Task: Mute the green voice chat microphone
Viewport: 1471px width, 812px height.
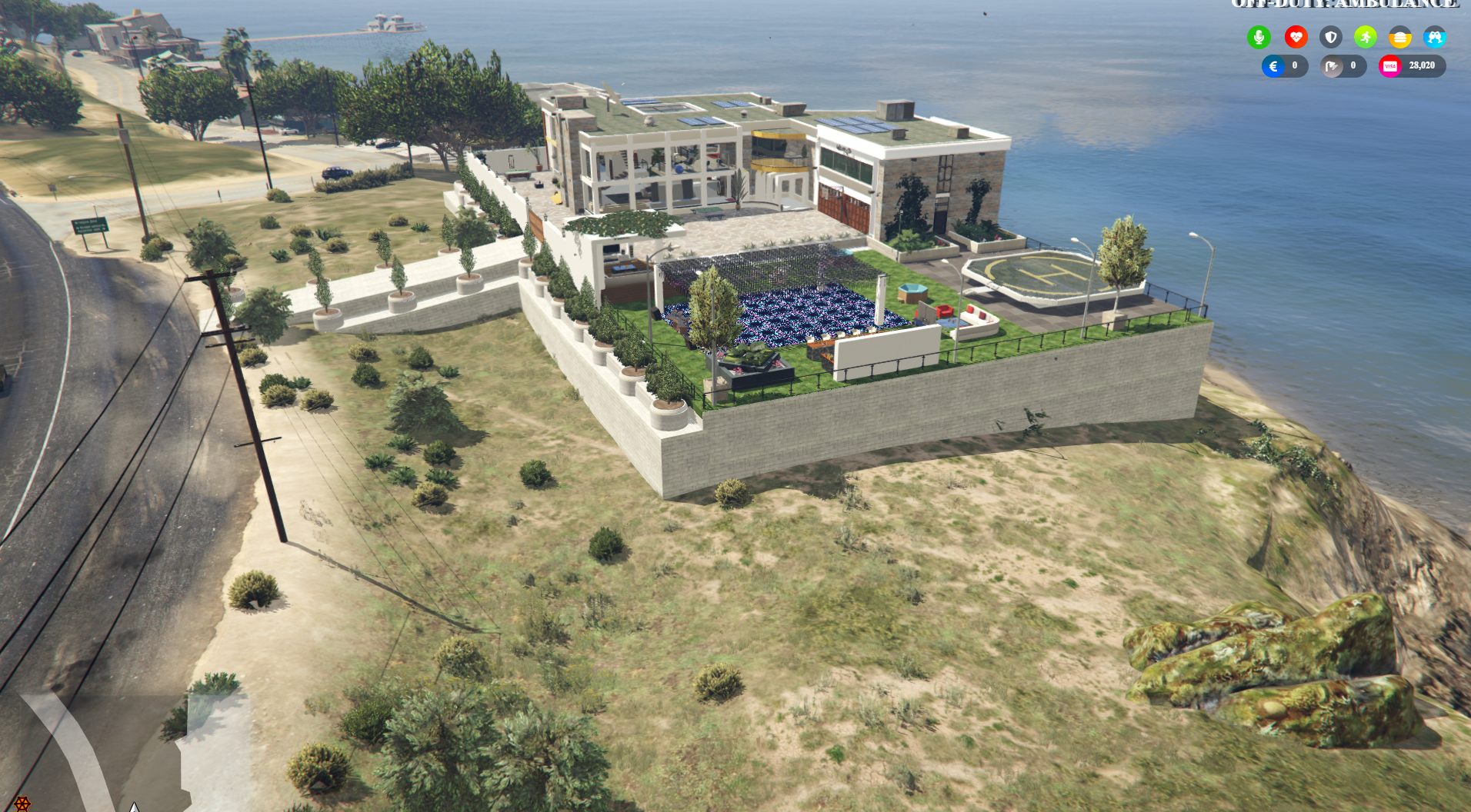Action: [x=1259, y=36]
